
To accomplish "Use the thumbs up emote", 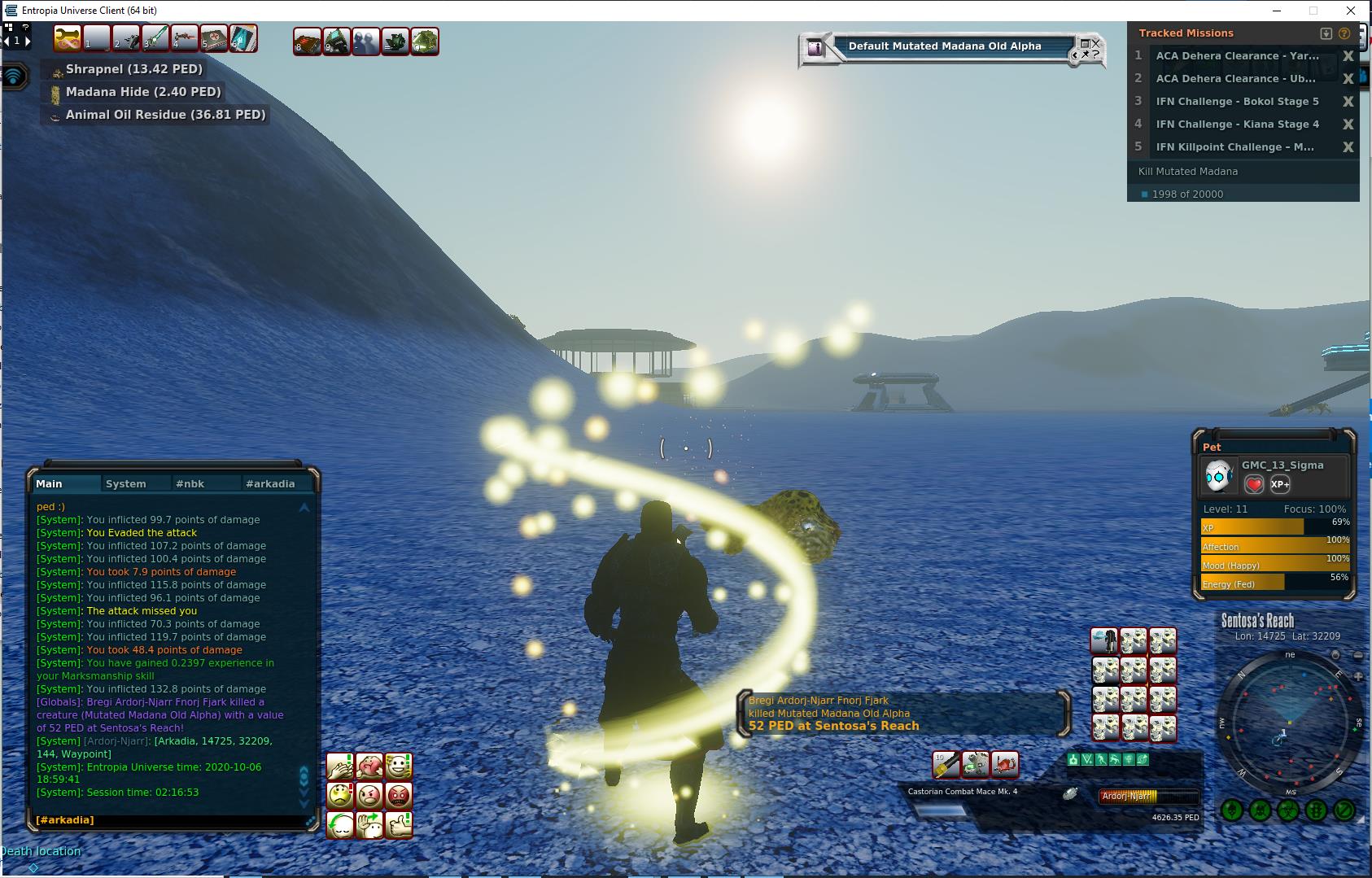I will 399,824.
